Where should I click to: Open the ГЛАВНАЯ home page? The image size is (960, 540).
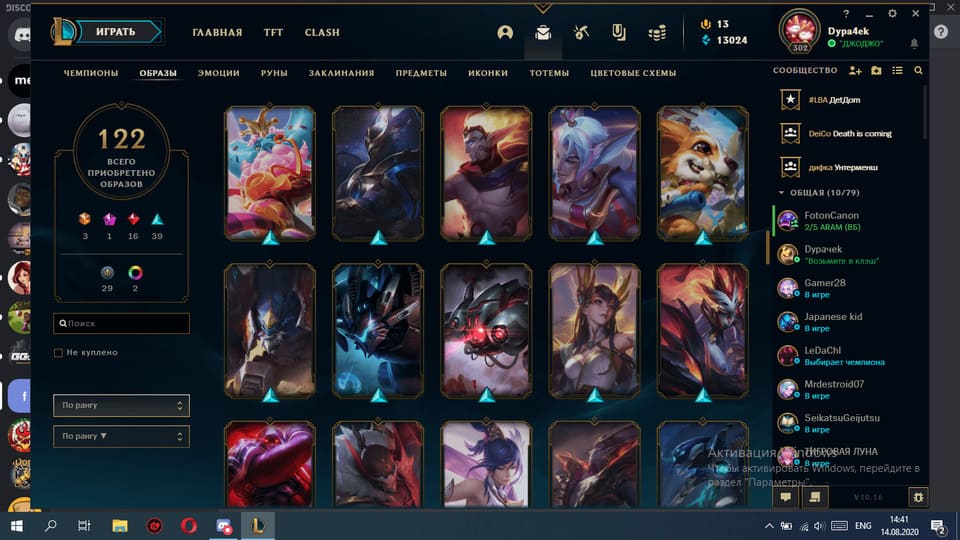pos(217,32)
